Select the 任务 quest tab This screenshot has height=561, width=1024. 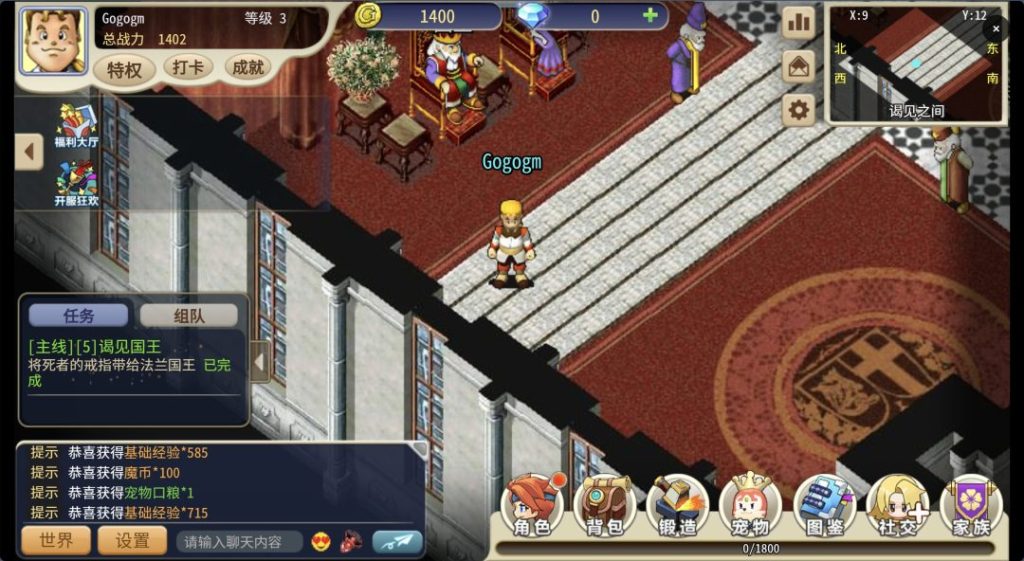pyautogui.click(x=78, y=315)
